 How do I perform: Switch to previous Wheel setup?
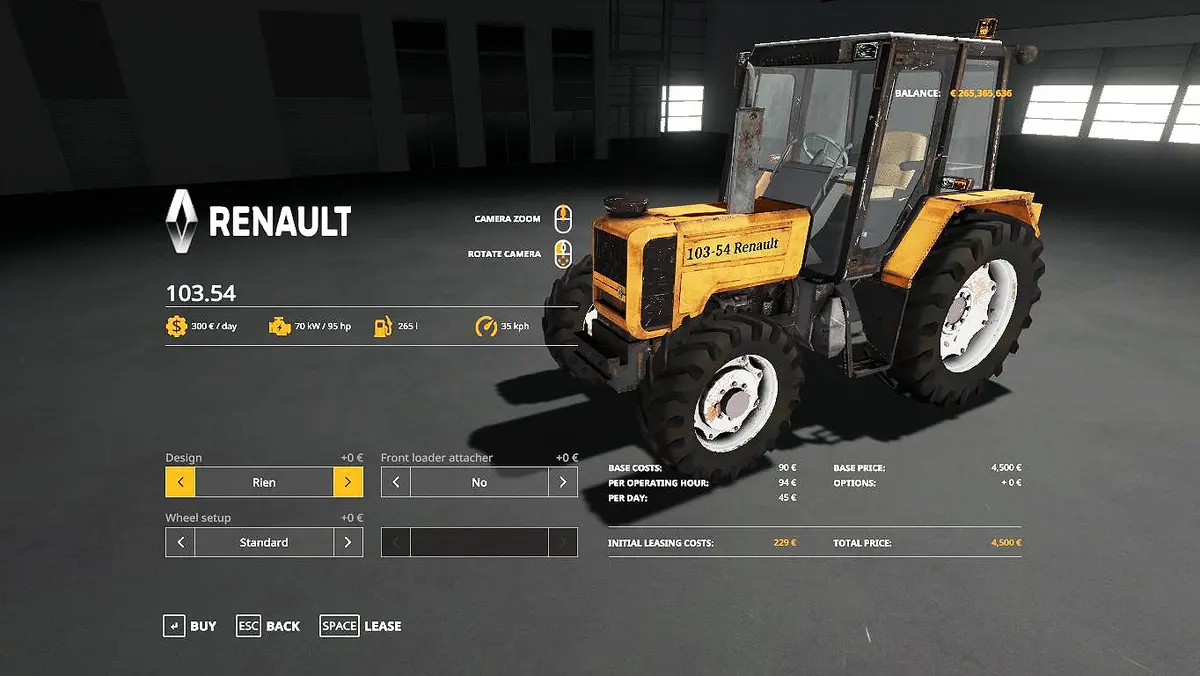[x=180, y=542]
